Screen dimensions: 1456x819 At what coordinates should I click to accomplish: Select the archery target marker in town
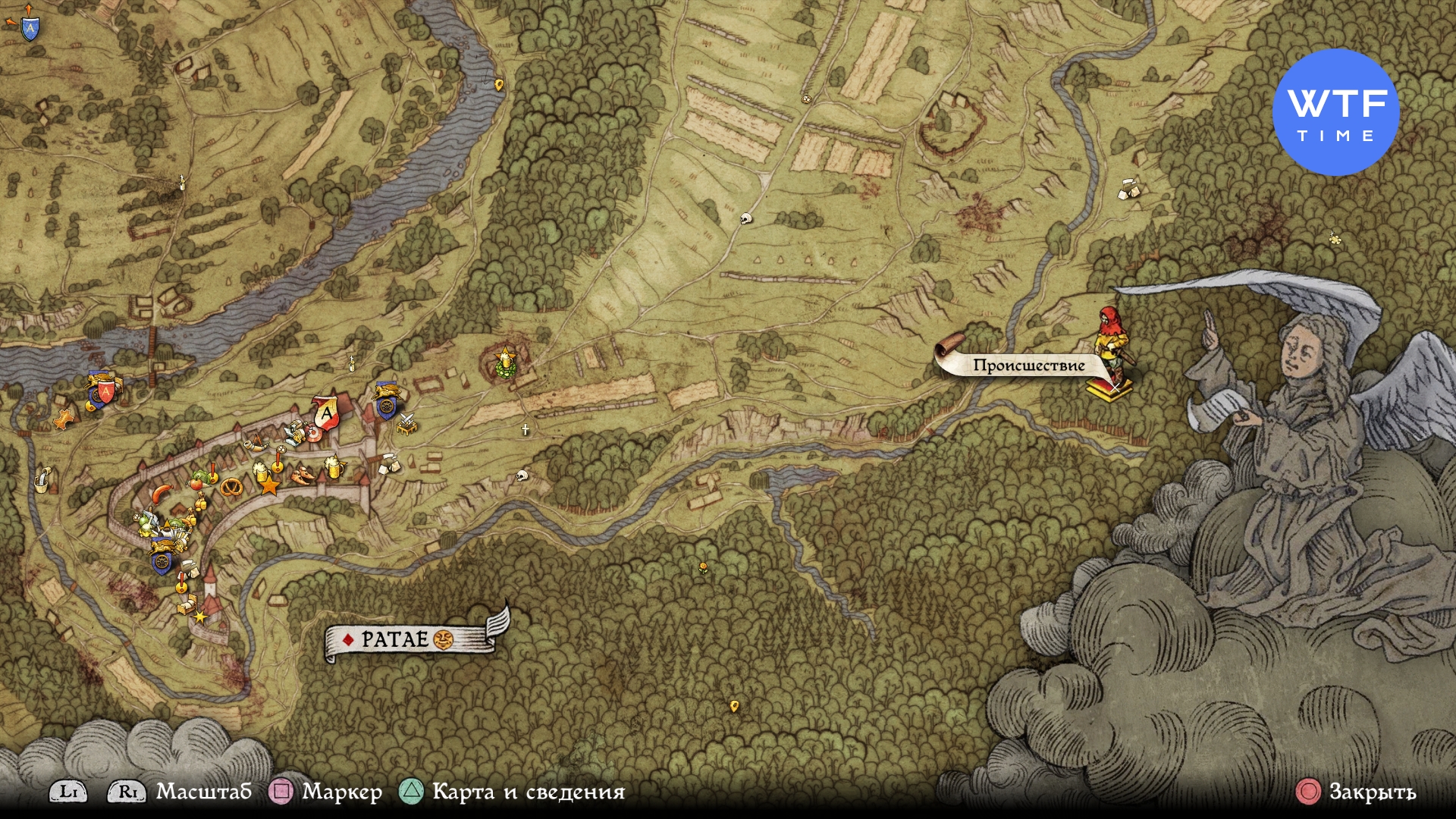point(312,434)
